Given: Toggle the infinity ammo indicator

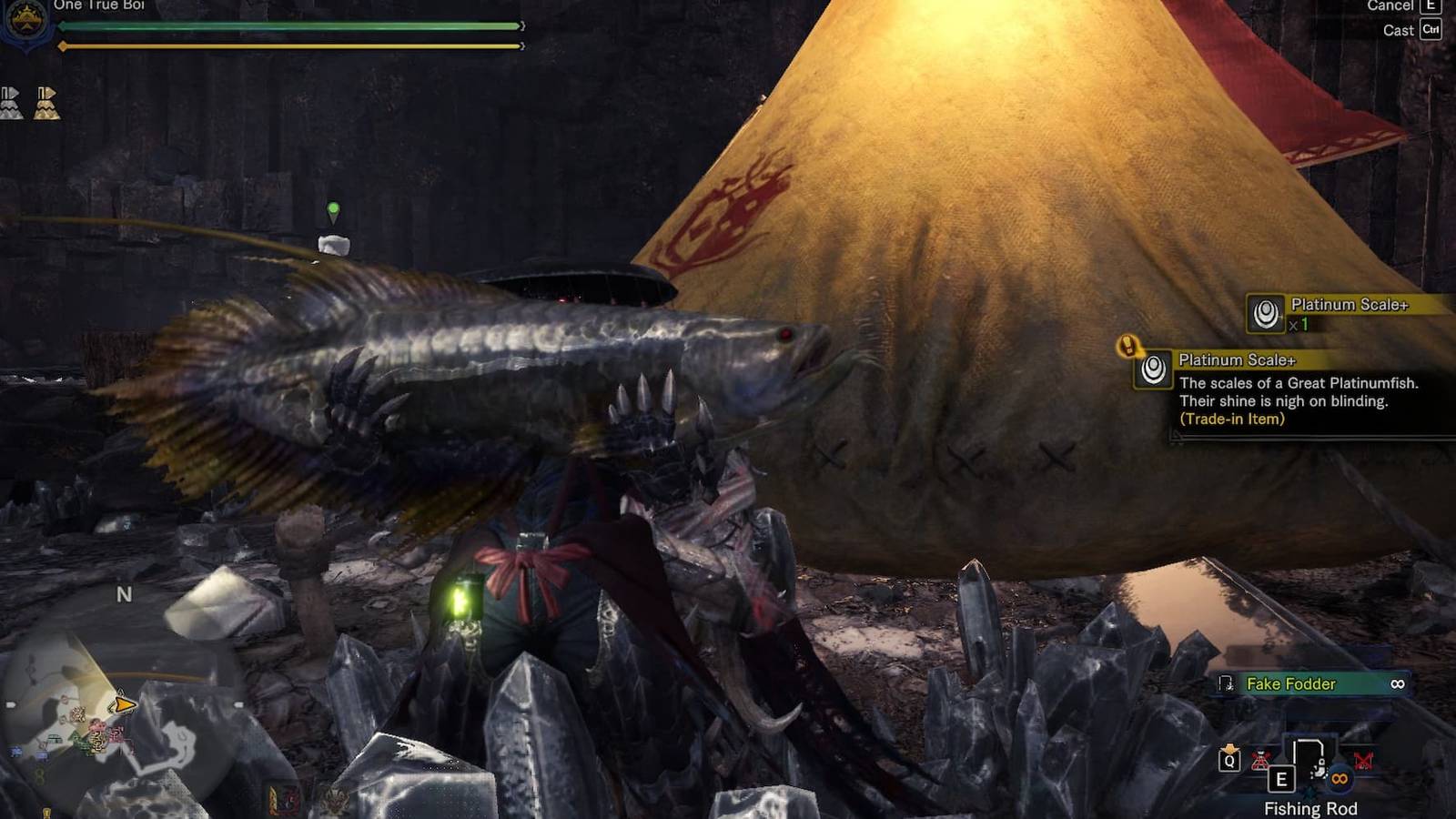Looking at the screenshot, I should 1339,780.
